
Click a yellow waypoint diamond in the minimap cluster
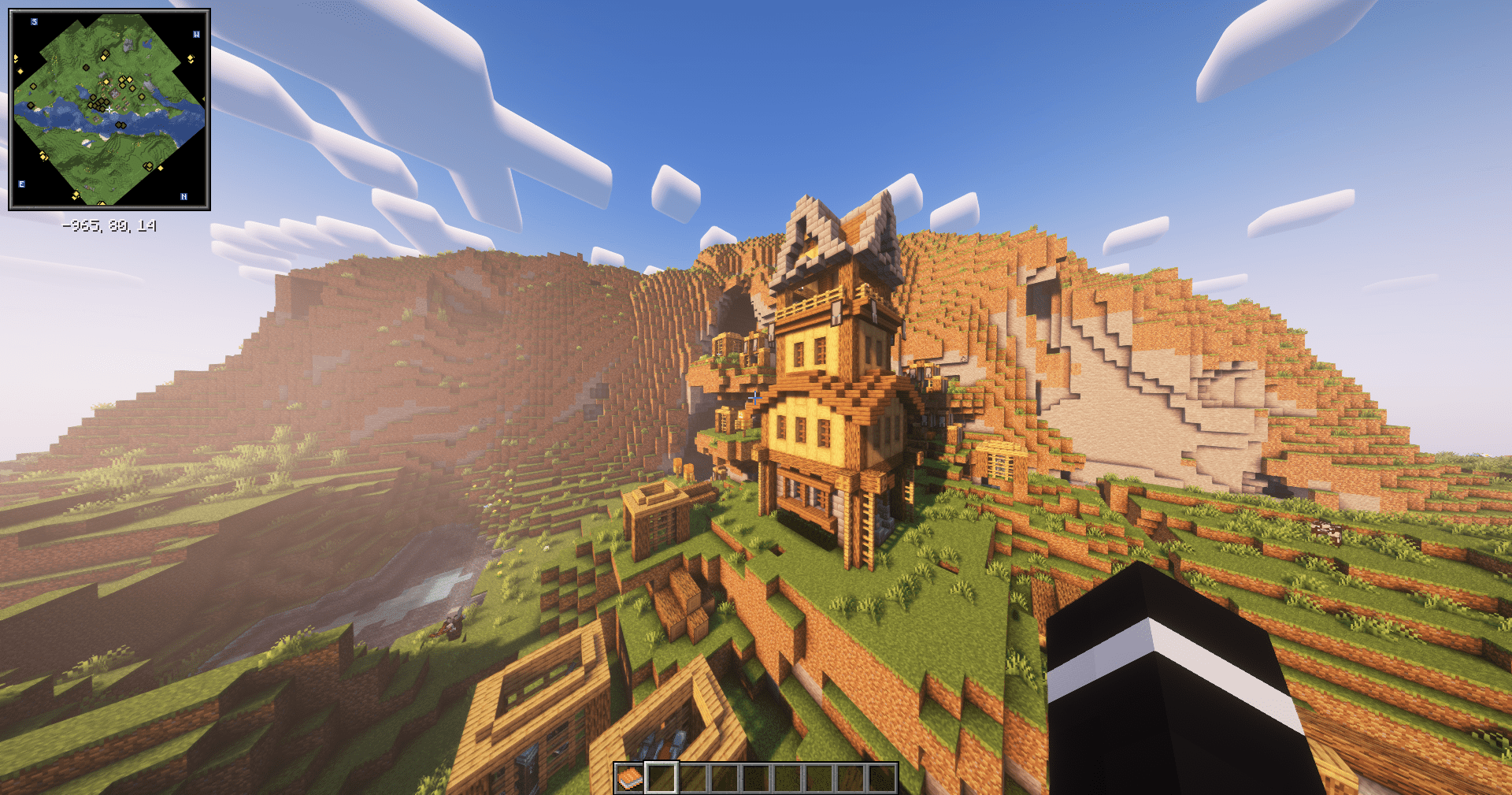pos(122,80)
